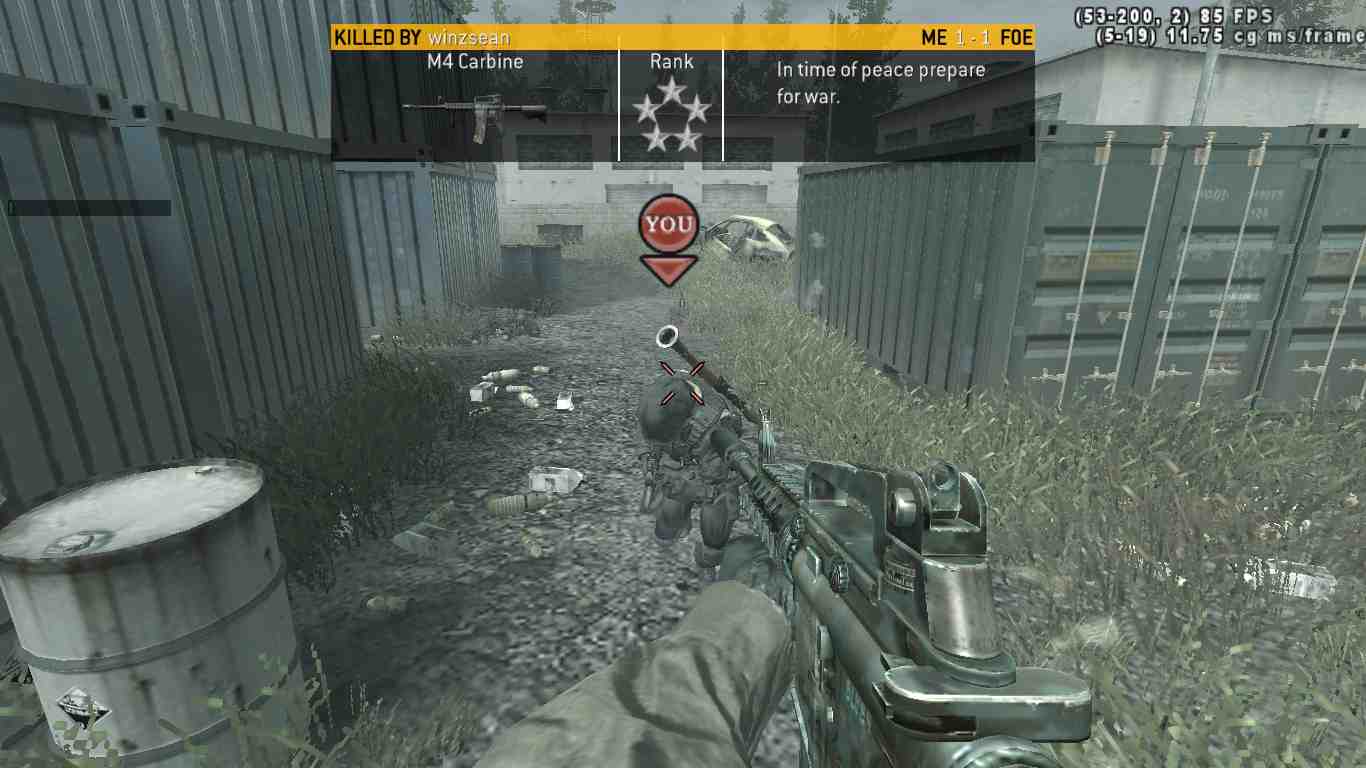Screen dimensions: 1366x768
Task: Click the red YOU marker
Action: (x=668, y=225)
